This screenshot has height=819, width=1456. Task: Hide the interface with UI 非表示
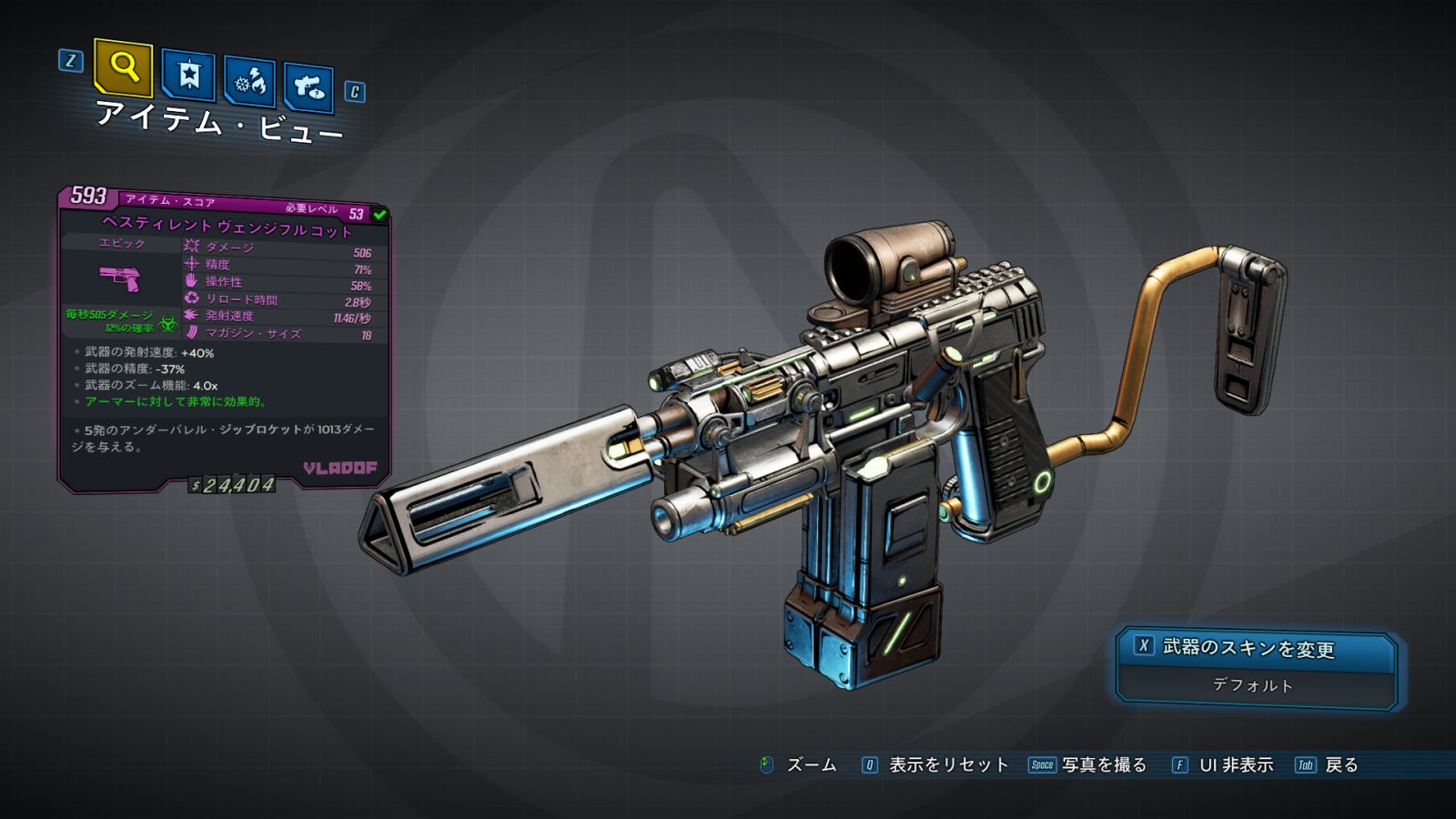click(1222, 765)
